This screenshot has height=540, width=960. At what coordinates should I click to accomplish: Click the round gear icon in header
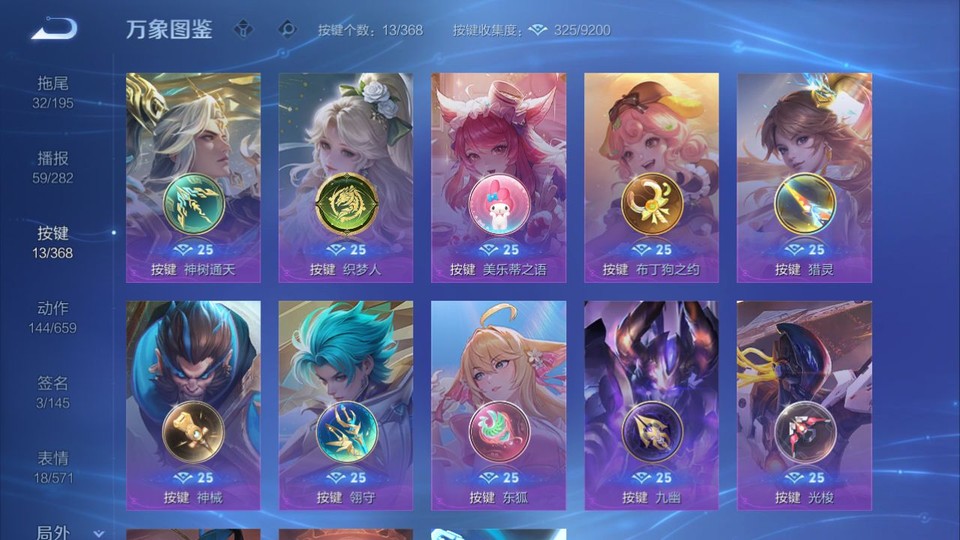(287, 30)
